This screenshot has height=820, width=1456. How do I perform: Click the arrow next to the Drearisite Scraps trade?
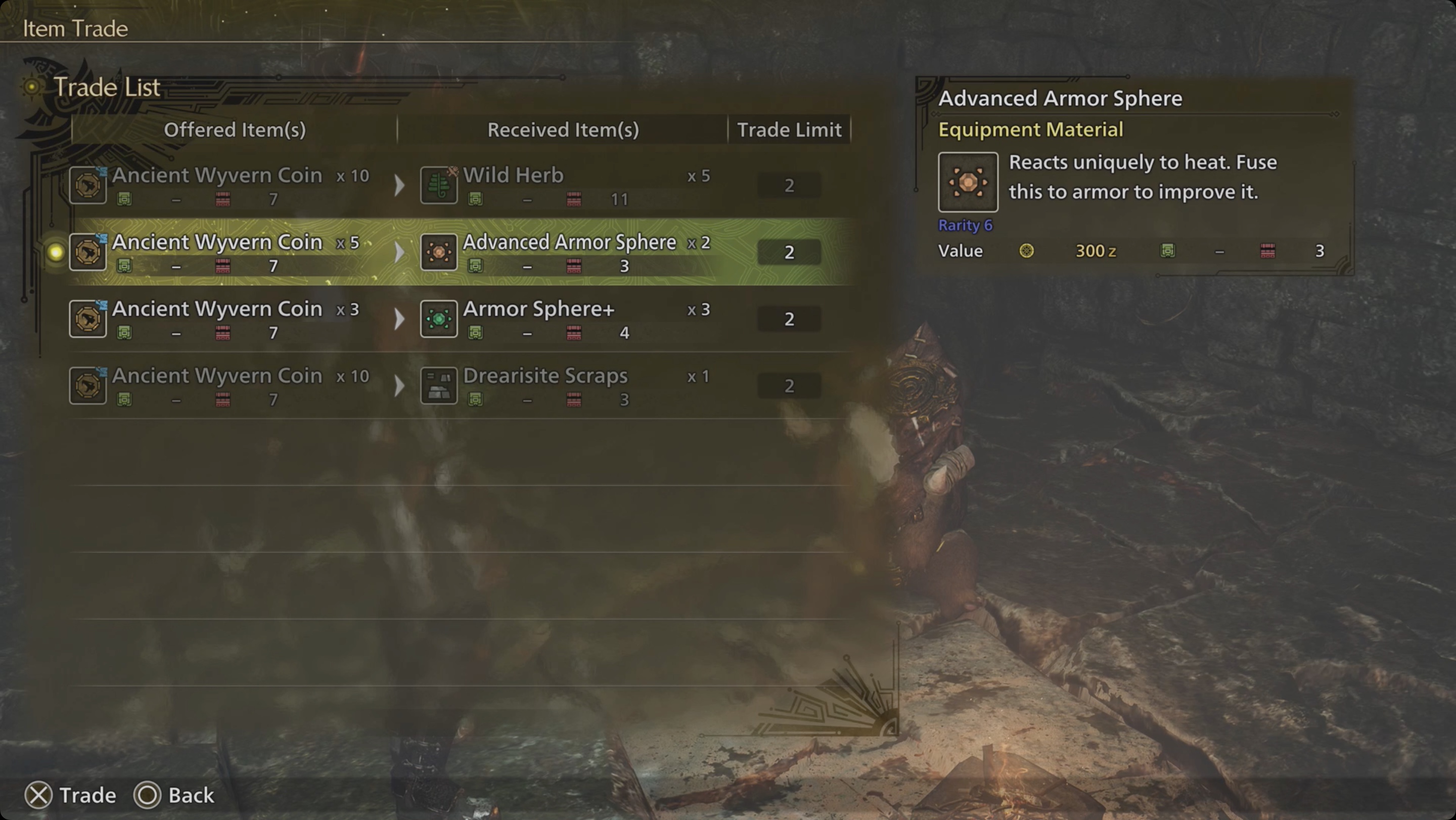399,385
